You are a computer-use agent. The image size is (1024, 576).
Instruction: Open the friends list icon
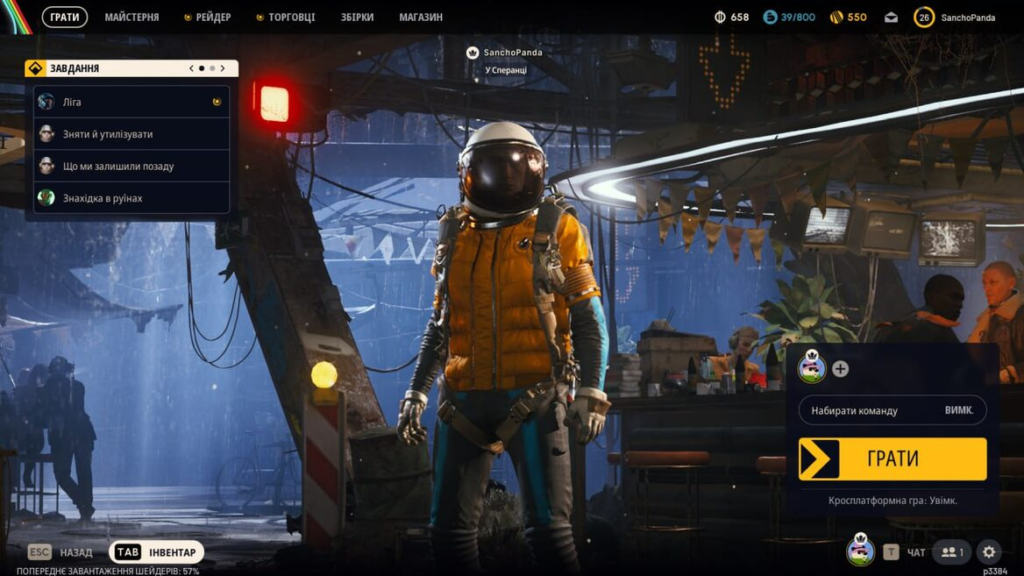point(951,551)
